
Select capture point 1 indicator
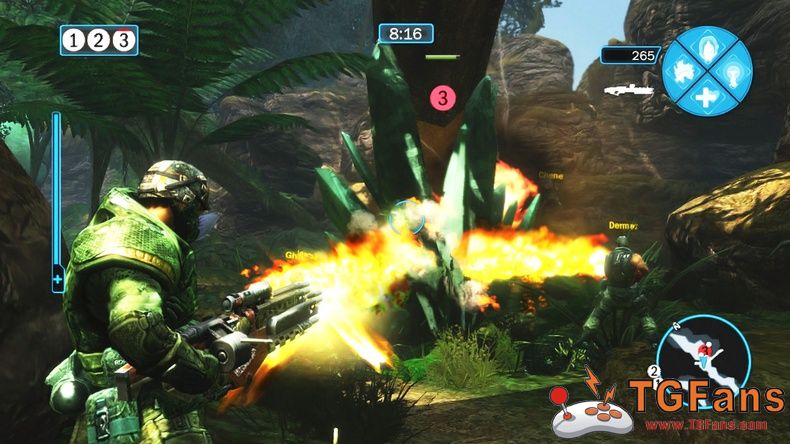[75, 40]
